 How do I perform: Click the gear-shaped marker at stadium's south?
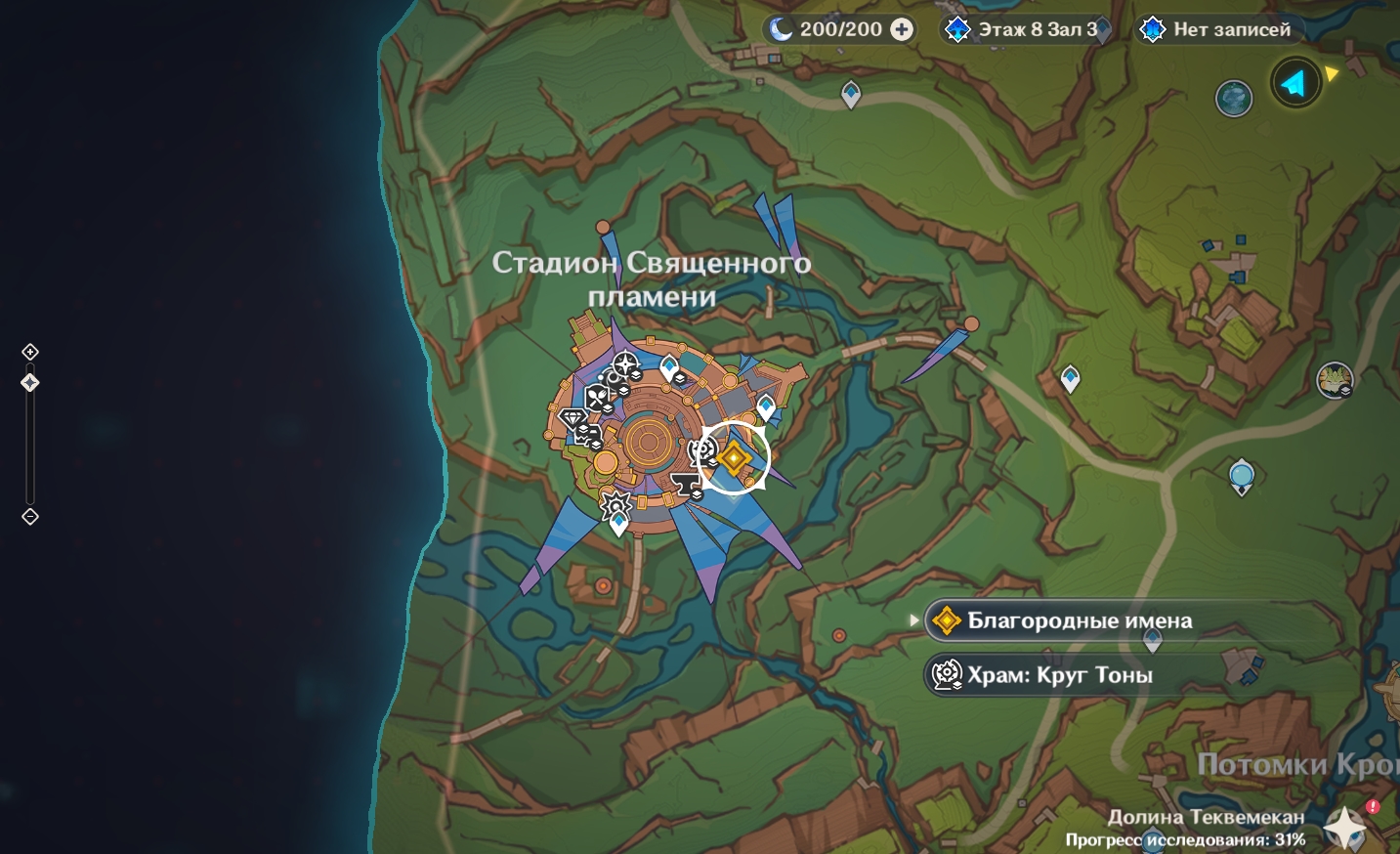(615, 505)
